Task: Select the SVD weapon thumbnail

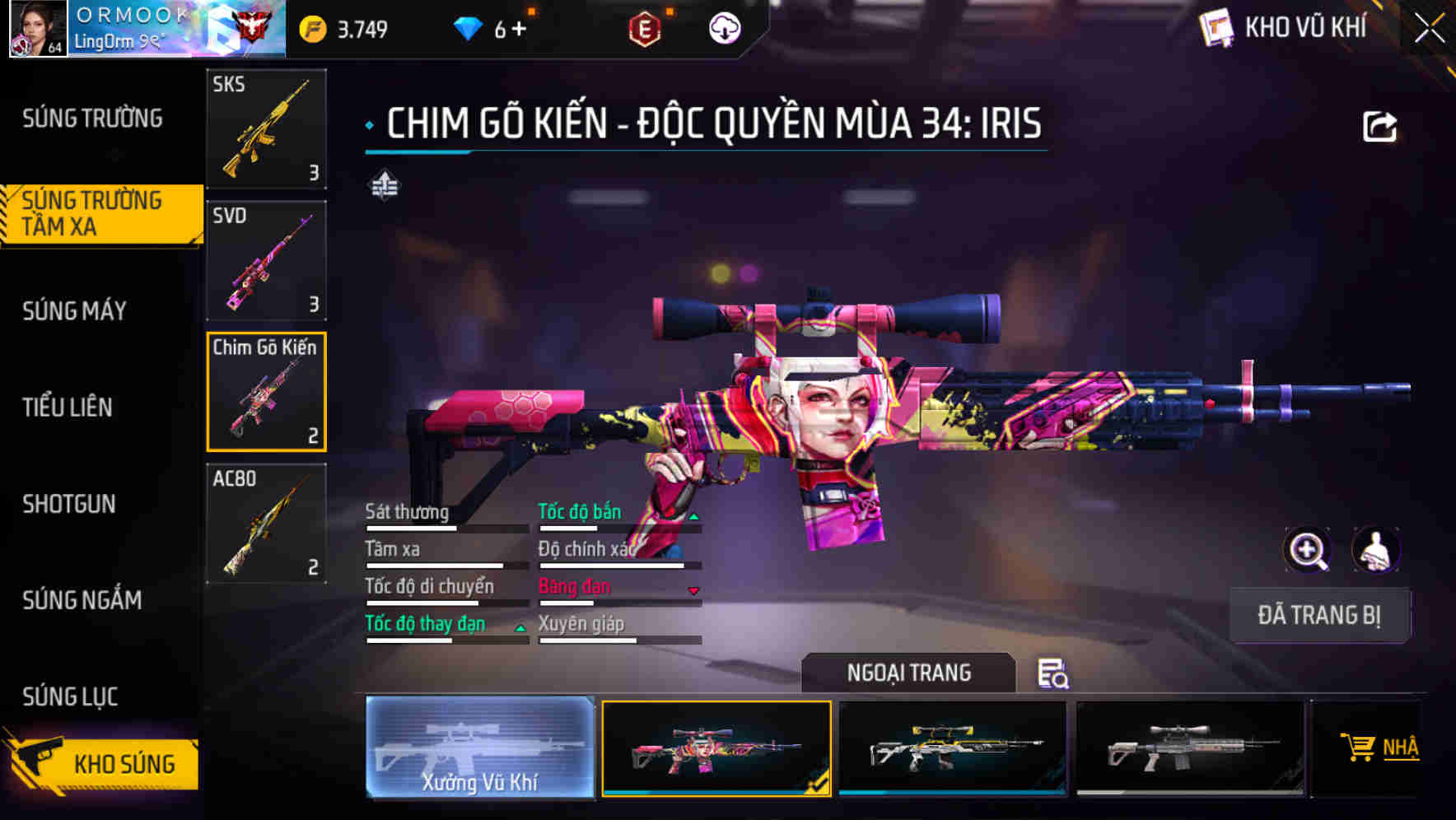Action: tap(265, 259)
